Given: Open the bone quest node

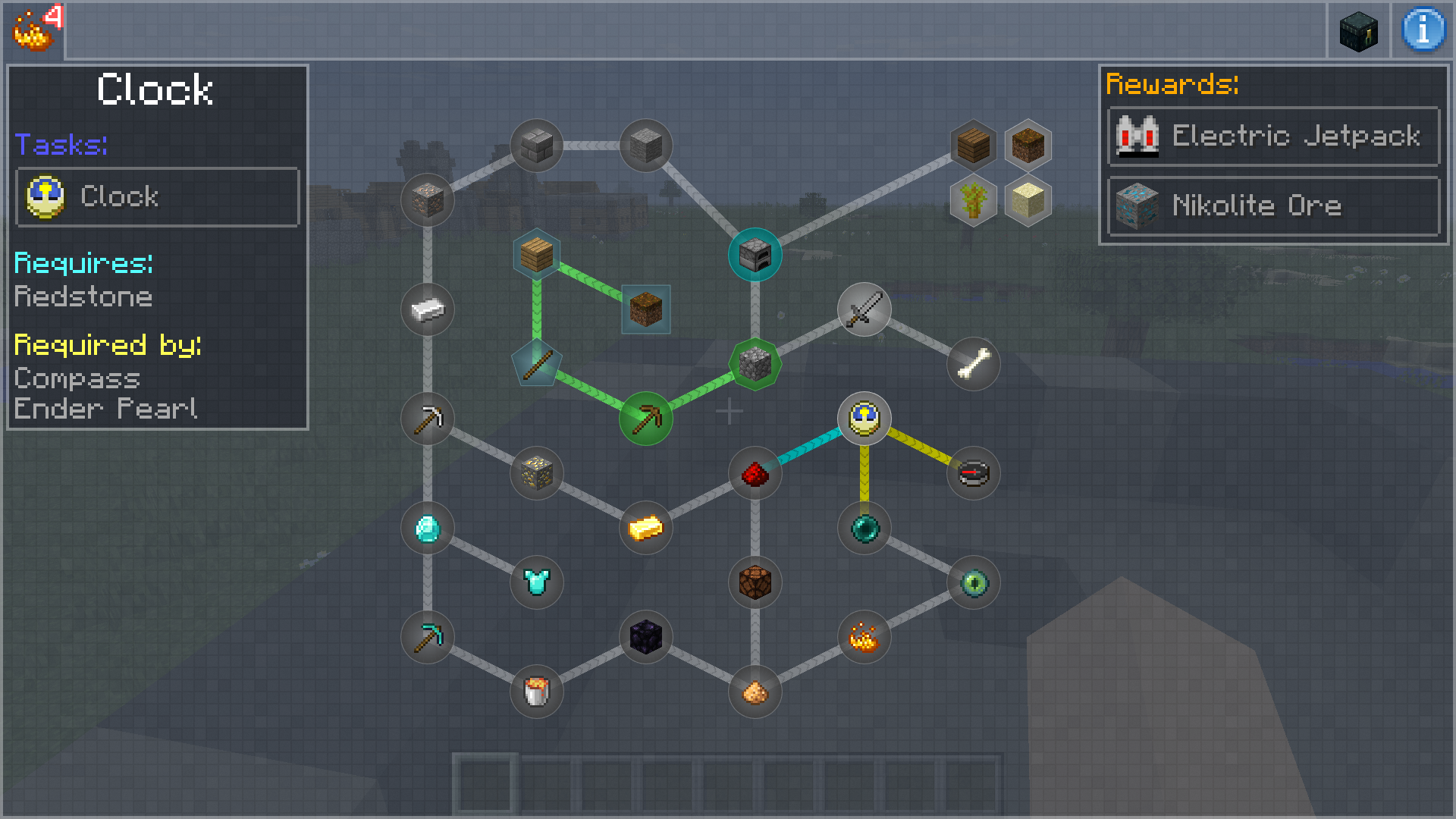Looking at the screenshot, I should tap(973, 364).
